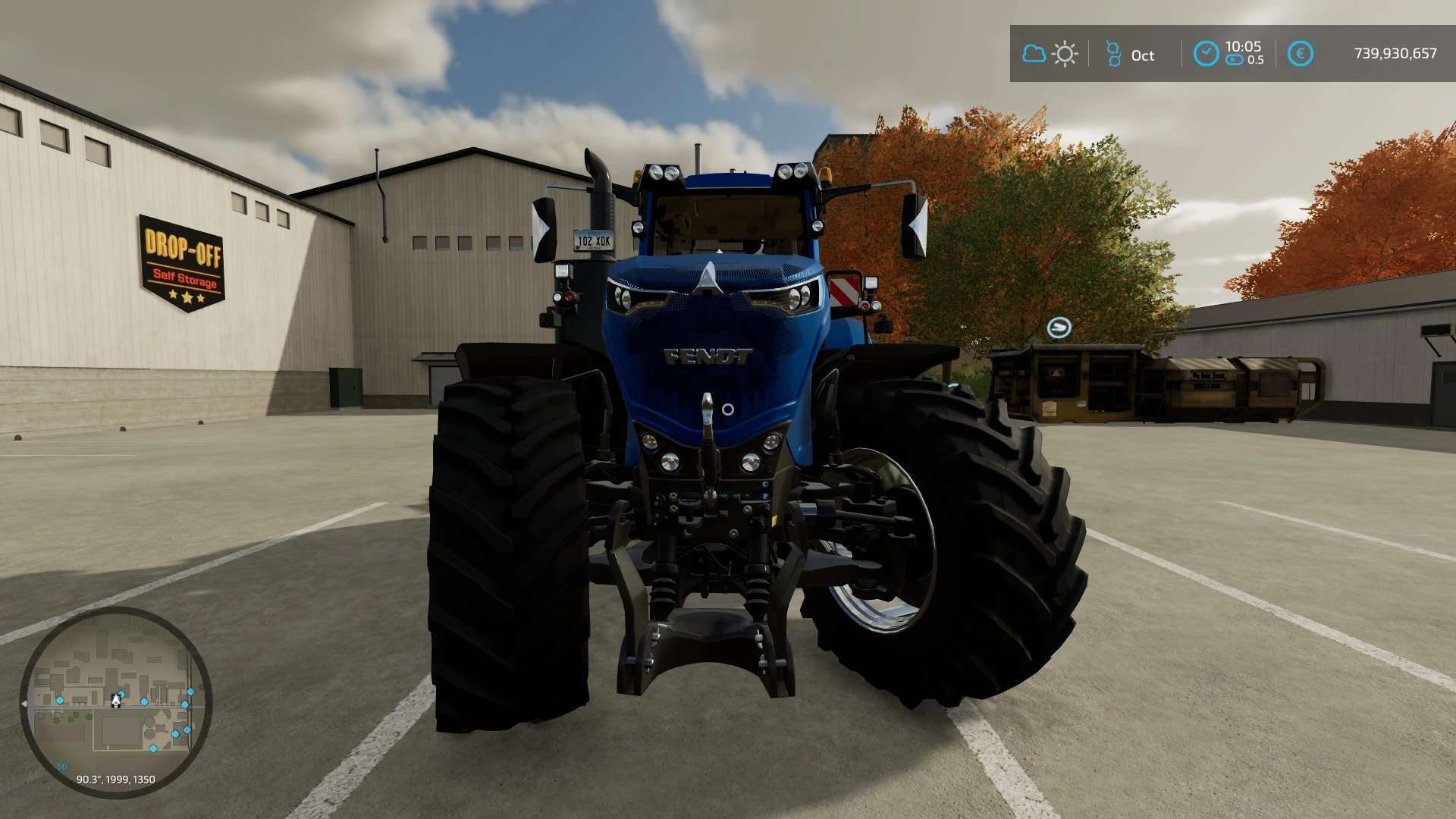
Task: Click the sun weather forecast icon
Action: [1065, 54]
